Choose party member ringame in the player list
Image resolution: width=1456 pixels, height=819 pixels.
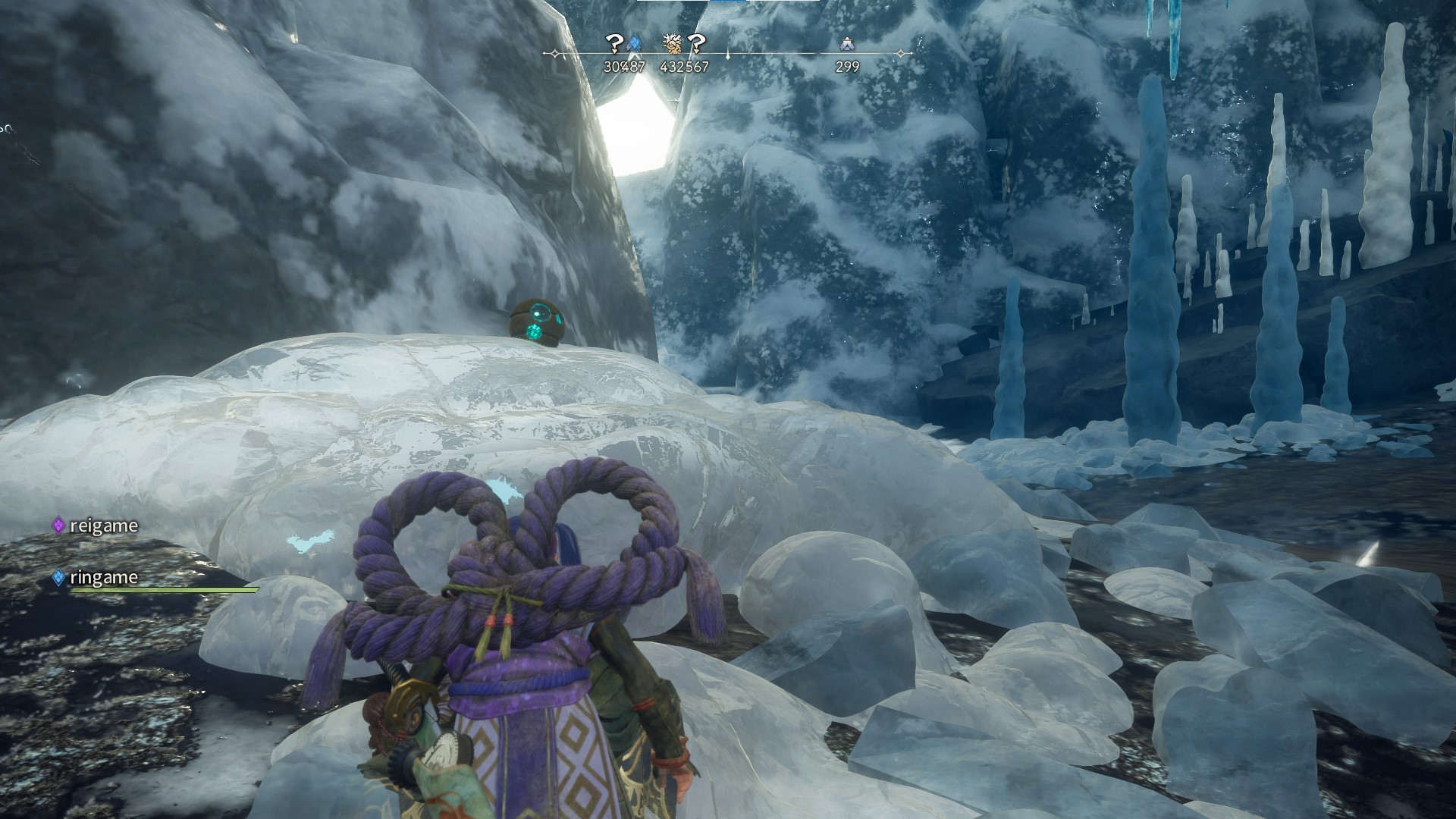pyautogui.click(x=102, y=578)
